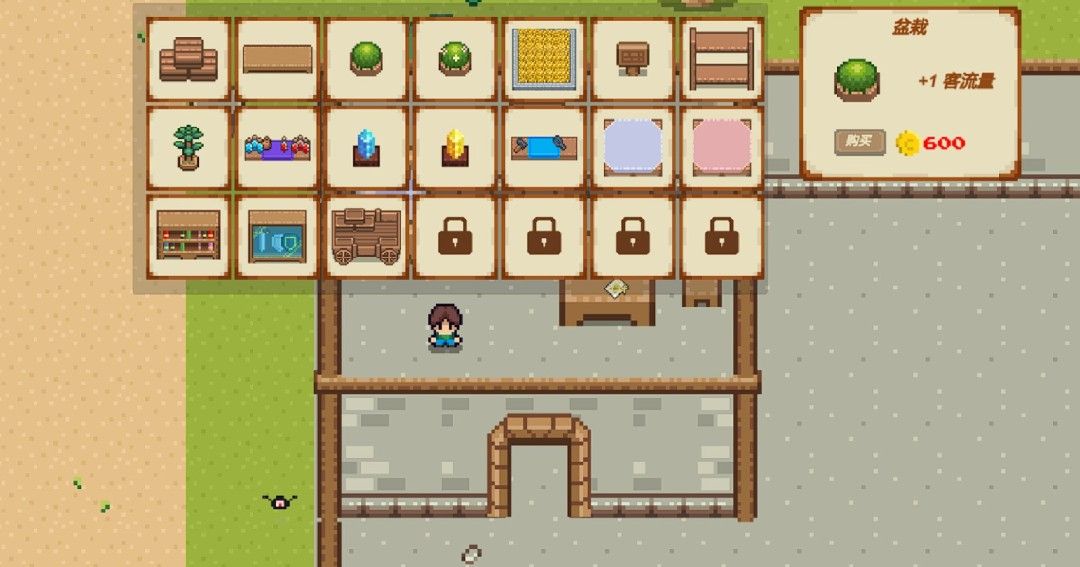Pick the blue armor display case
The image size is (1080, 567).
[x=277, y=236]
